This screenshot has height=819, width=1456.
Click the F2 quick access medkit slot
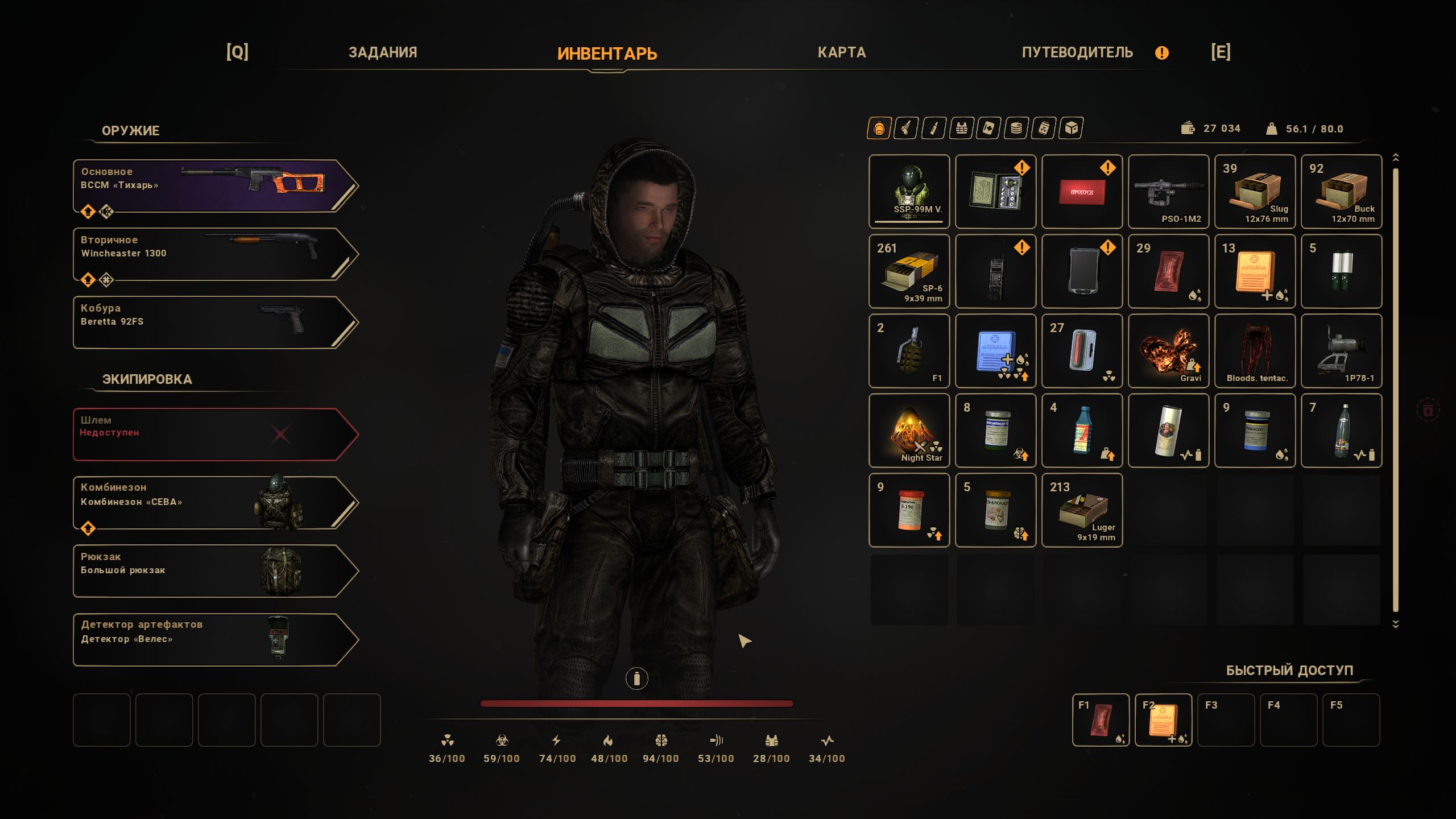pyautogui.click(x=1163, y=720)
